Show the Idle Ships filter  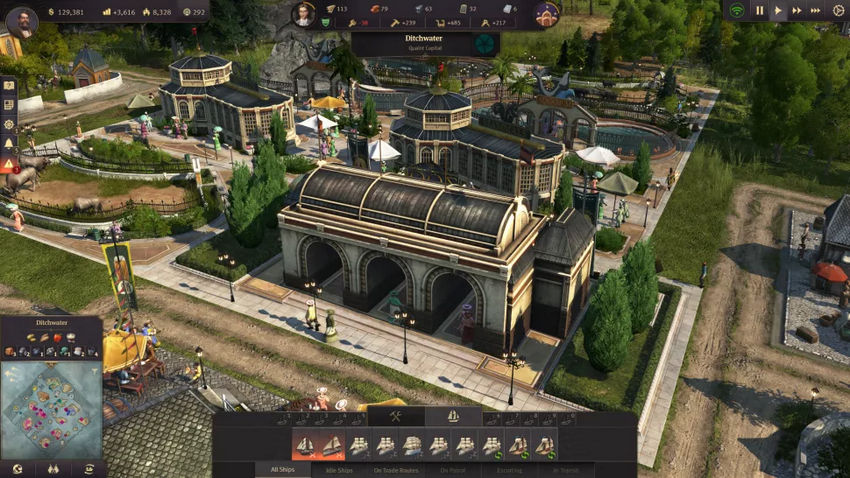click(339, 470)
